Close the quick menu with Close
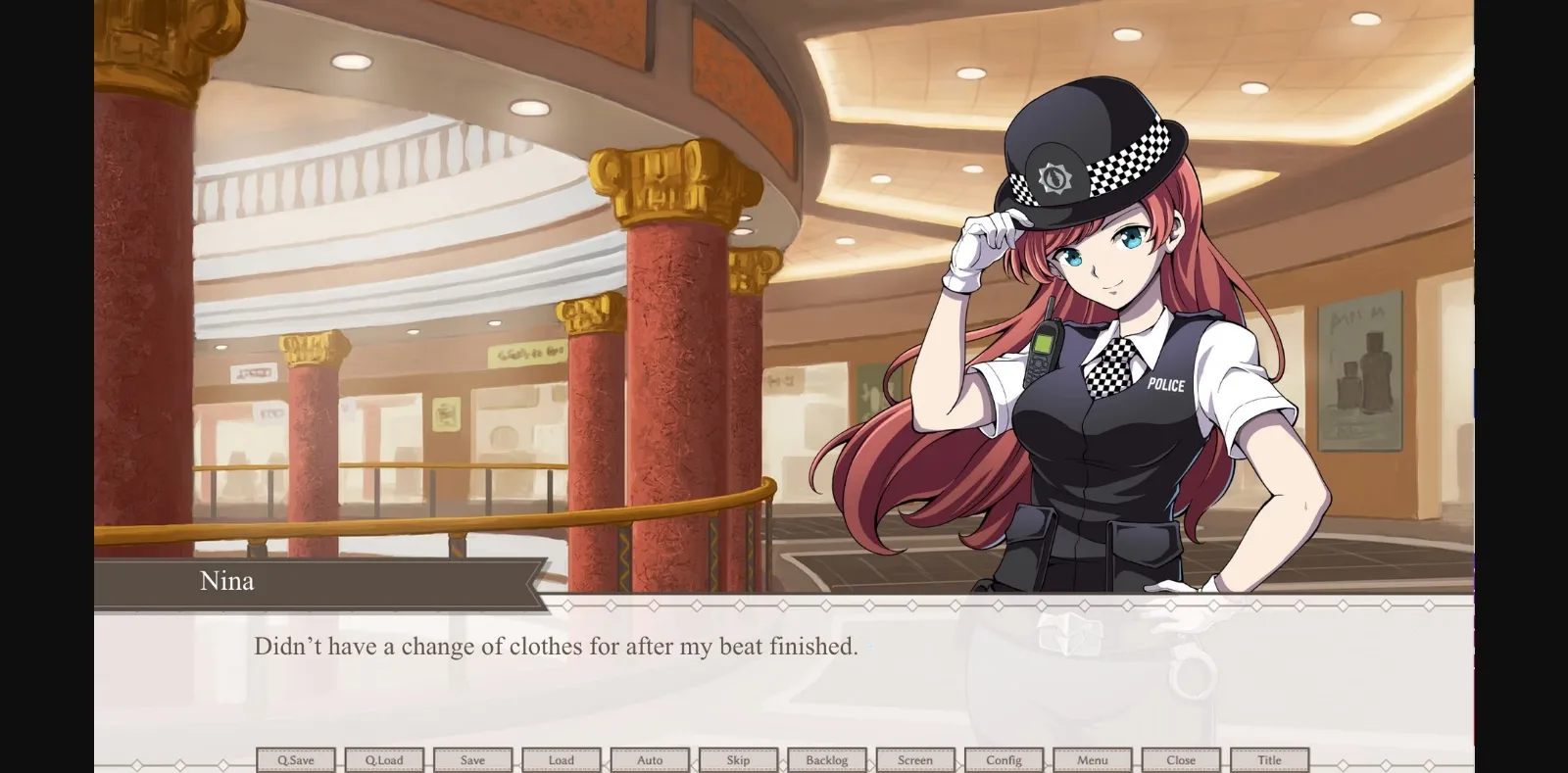 (1181, 759)
